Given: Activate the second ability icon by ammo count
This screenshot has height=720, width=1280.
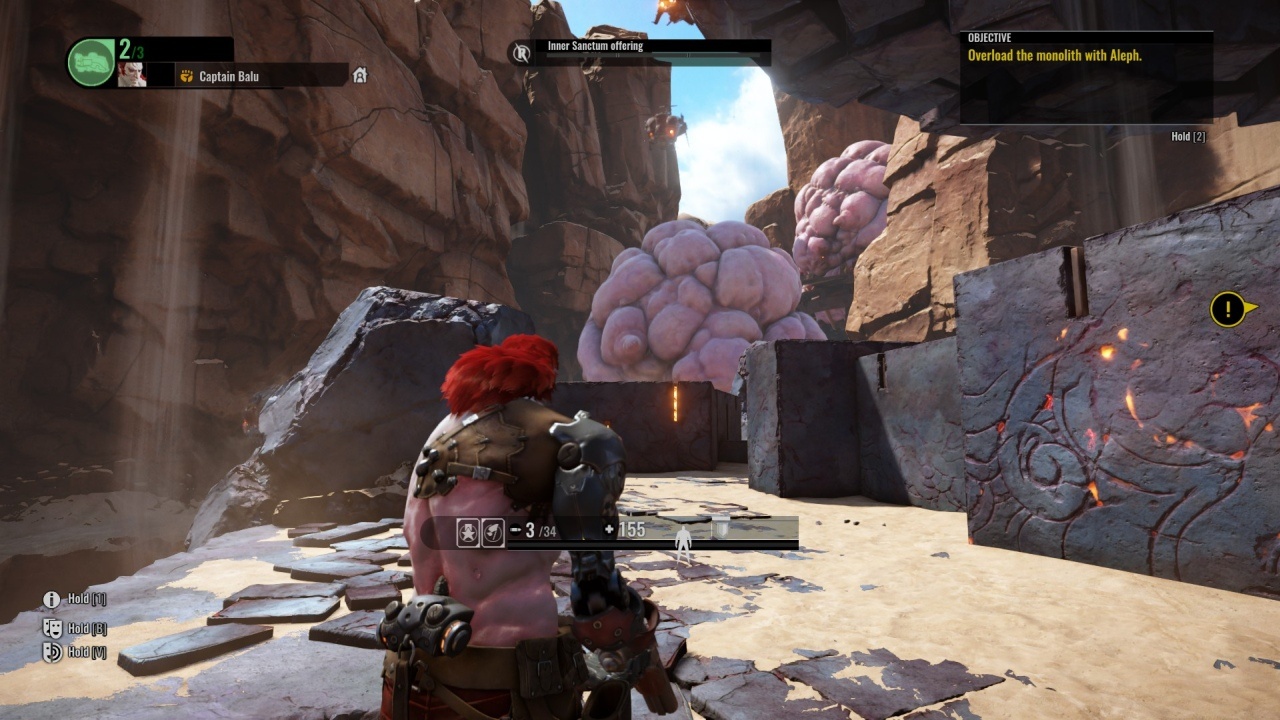Looking at the screenshot, I should (492, 533).
